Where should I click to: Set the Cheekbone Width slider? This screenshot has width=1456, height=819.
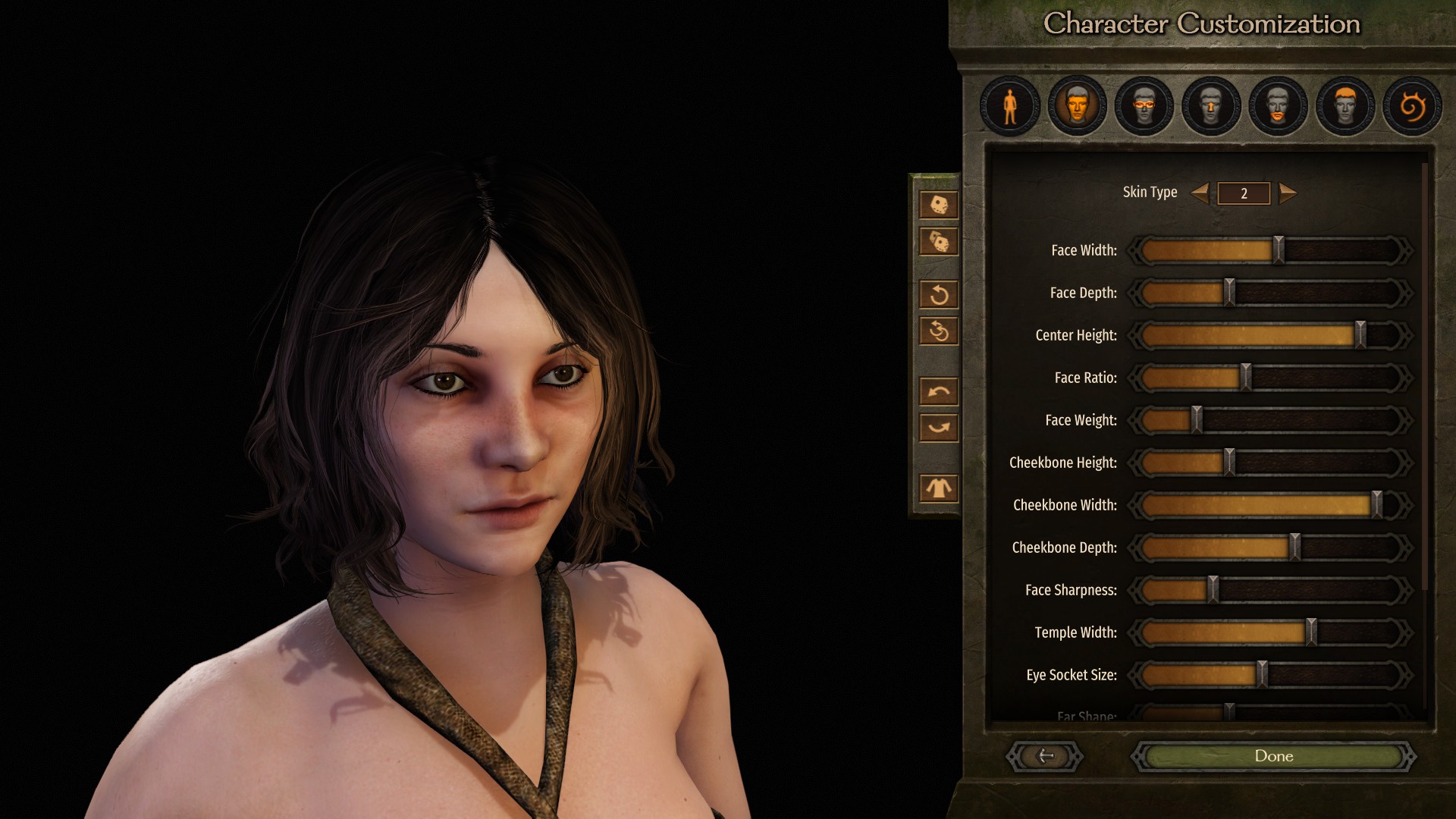[1376, 505]
